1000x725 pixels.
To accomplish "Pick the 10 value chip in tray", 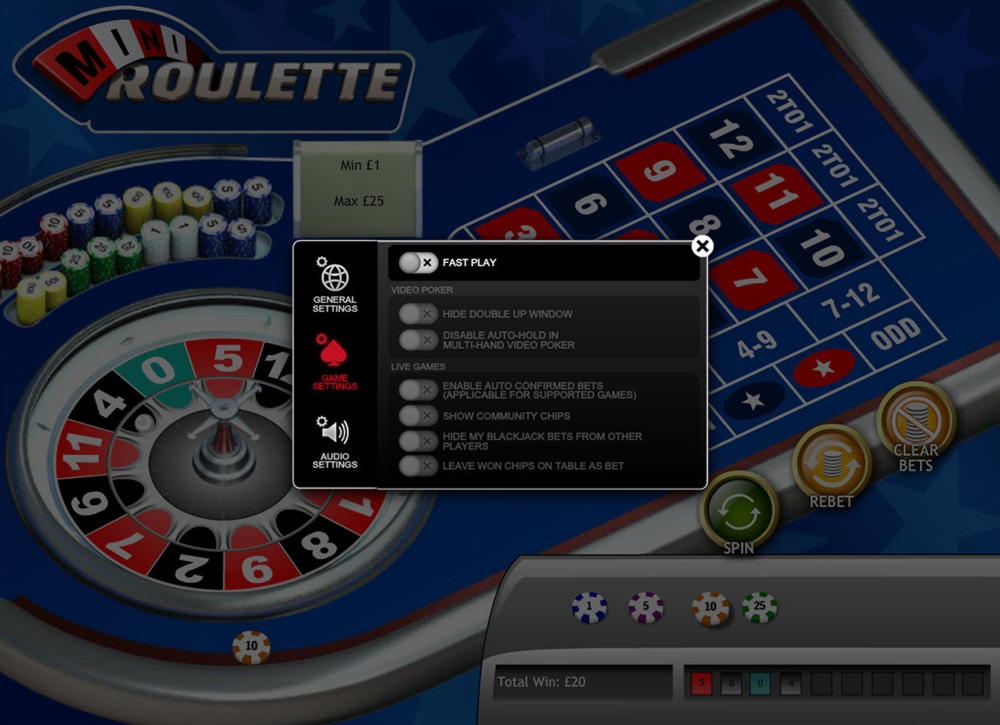I will point(710,608).
